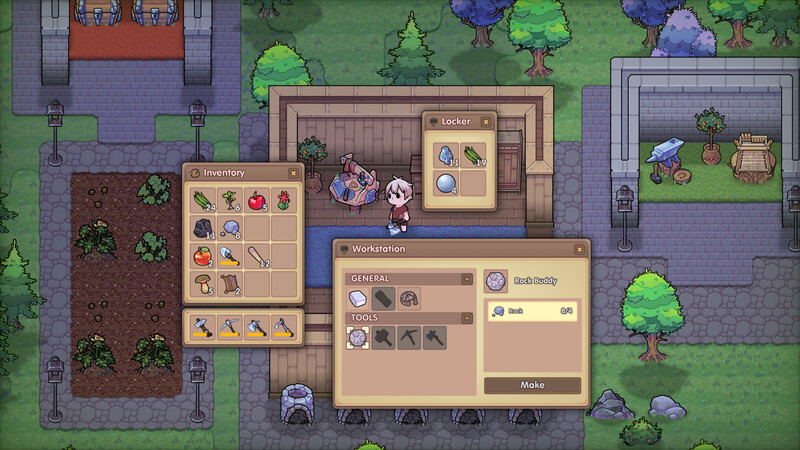Select the Rock Buddy recipe under Tools
800x450 pixels.
357,338
